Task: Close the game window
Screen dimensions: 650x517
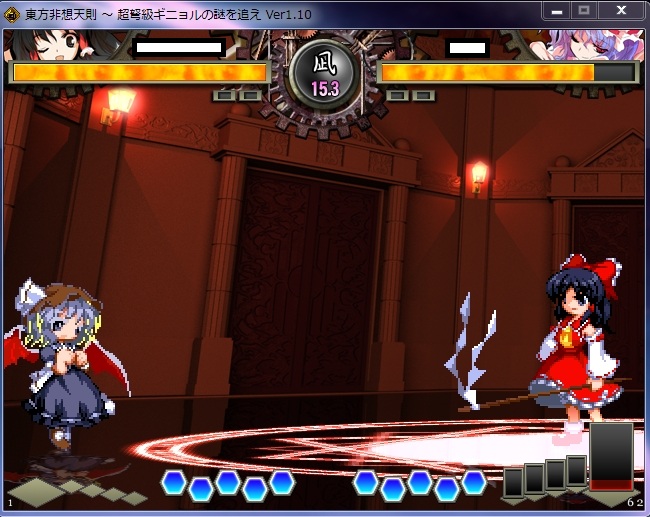Action: 622,10
